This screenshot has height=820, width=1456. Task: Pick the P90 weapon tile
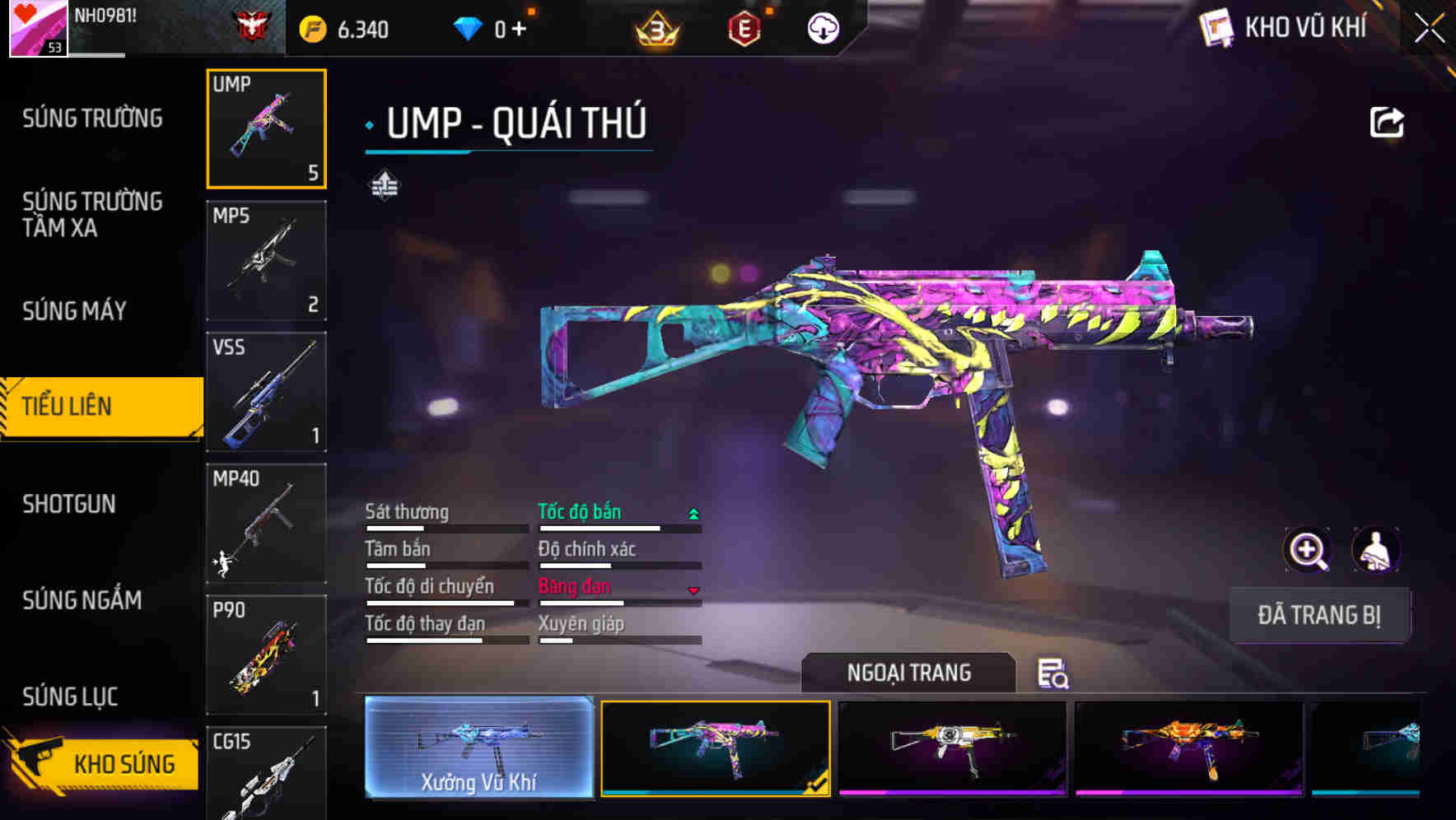[266, 655]
